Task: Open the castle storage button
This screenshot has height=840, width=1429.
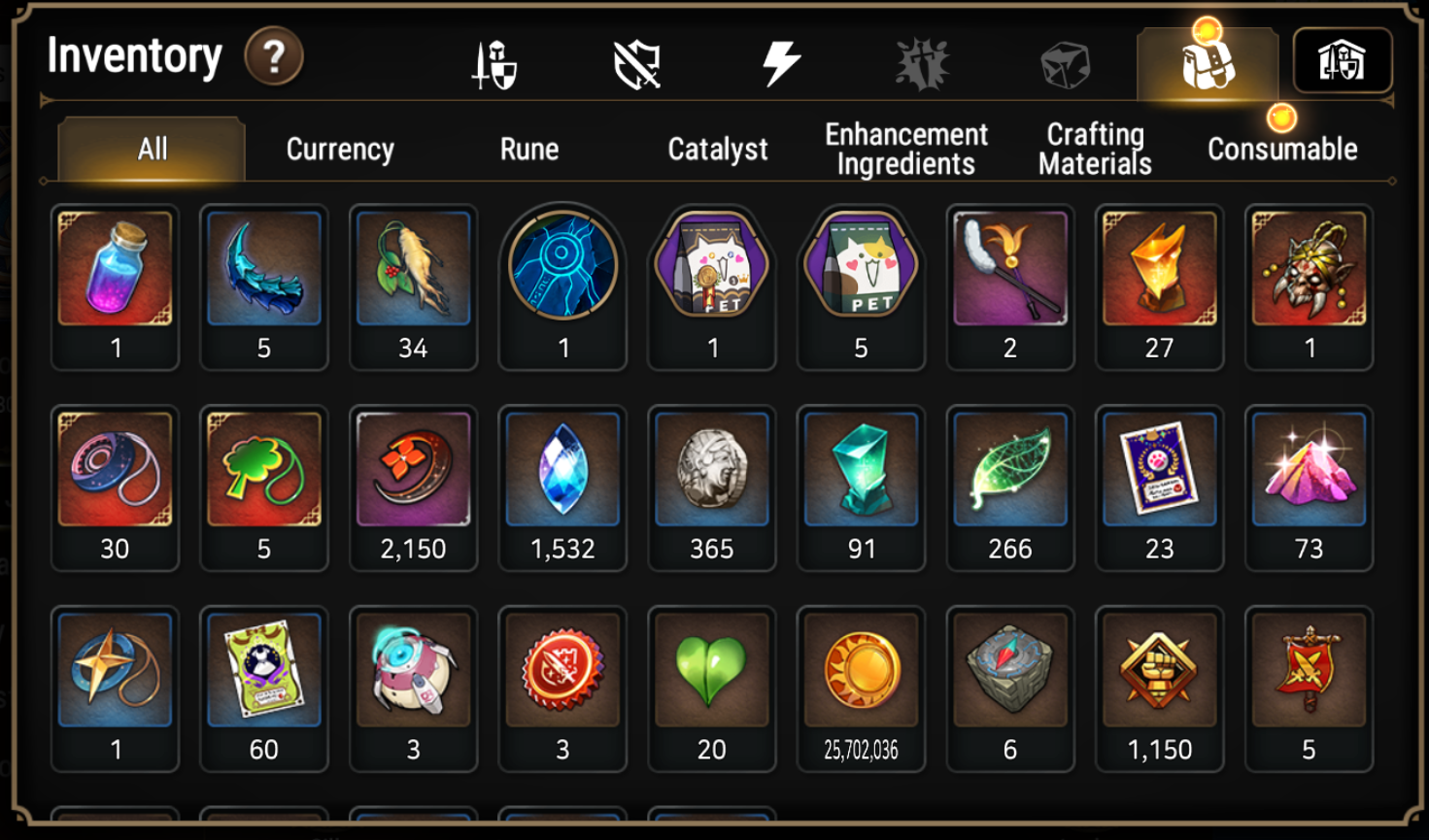Action: pos(1343,61)
